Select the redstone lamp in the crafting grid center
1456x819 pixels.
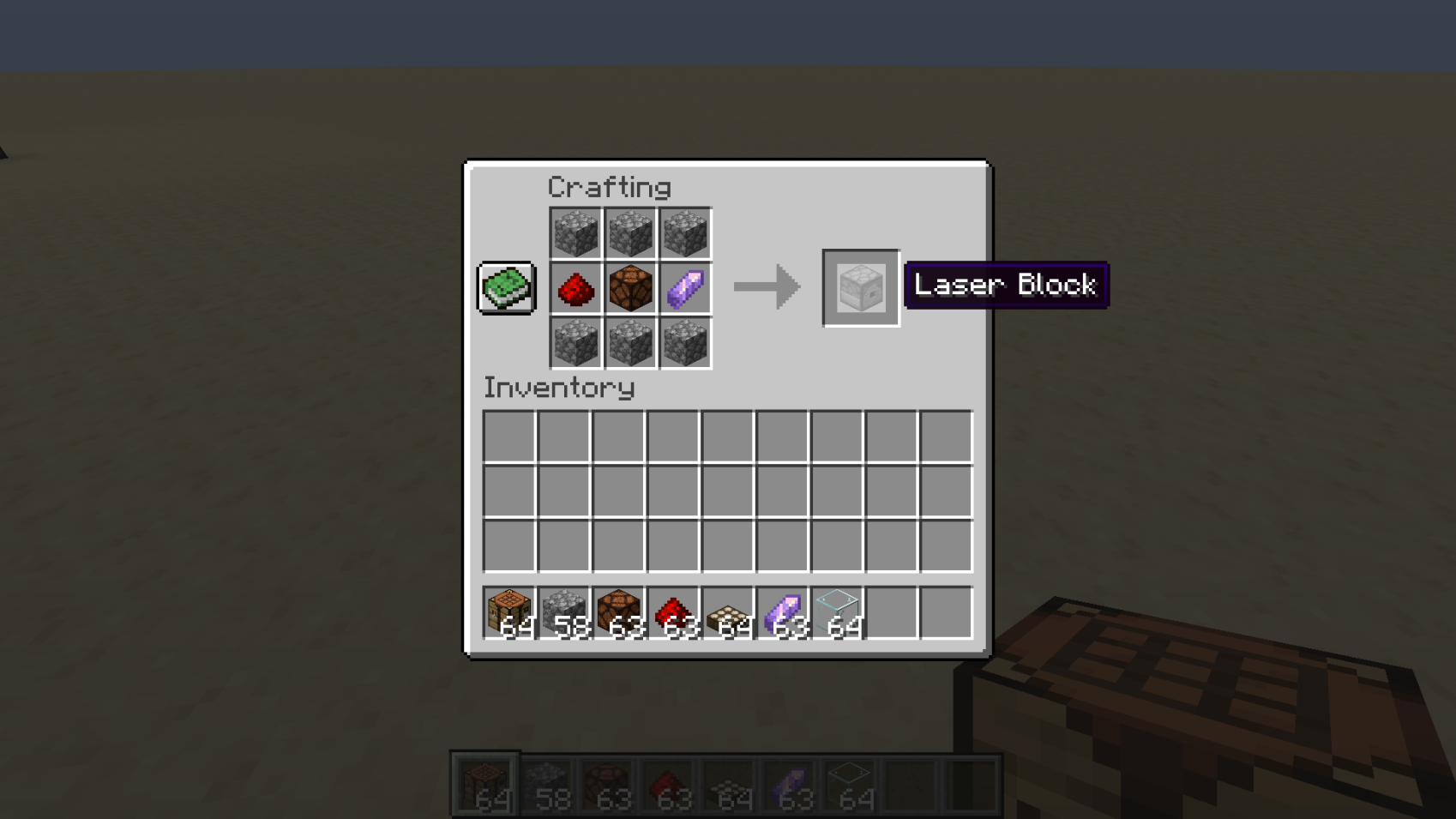(630, 288)
